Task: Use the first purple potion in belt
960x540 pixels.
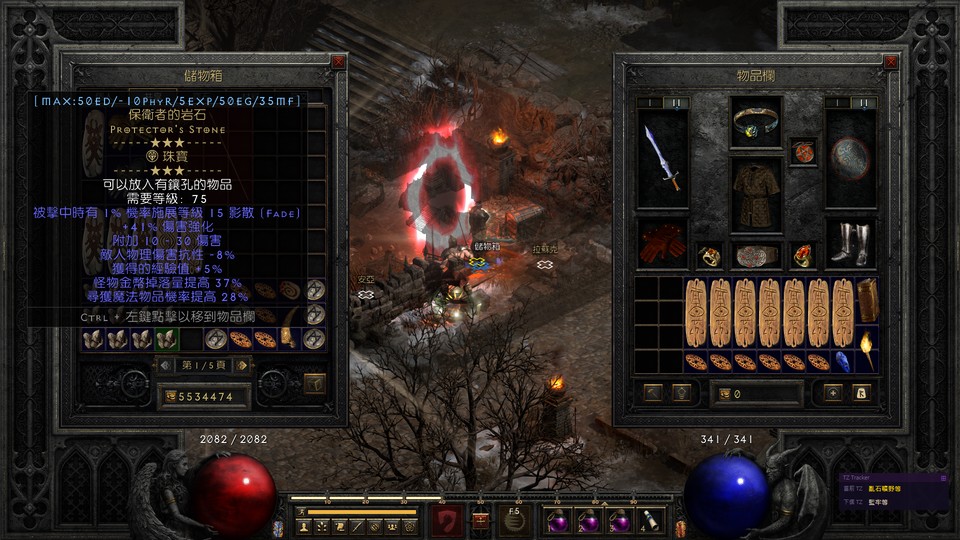Action: (556, 520)
